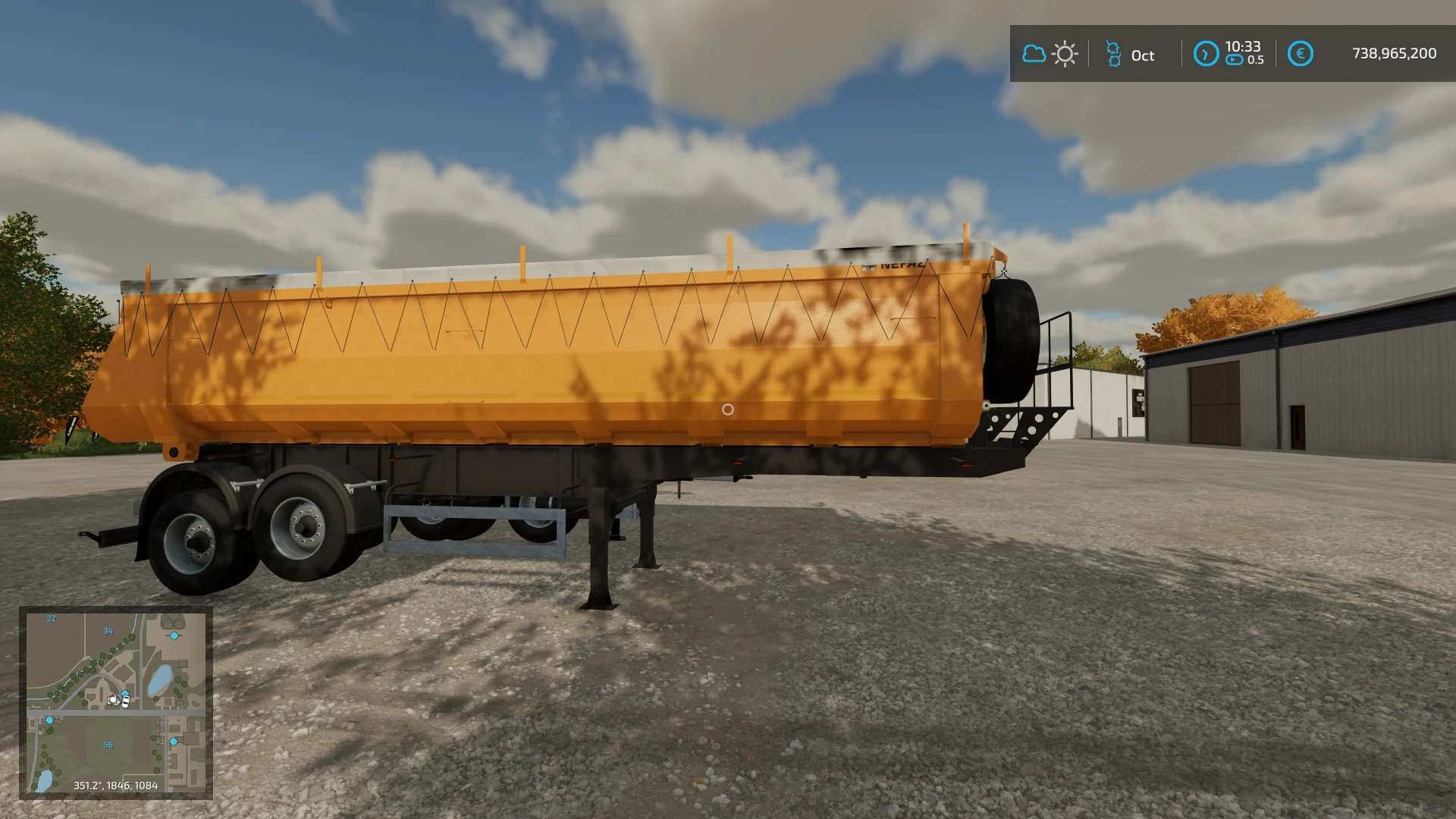Select the October season calendar icon
The height and width of the screenshot is (819, 1456).
[x=1113, y=54]
